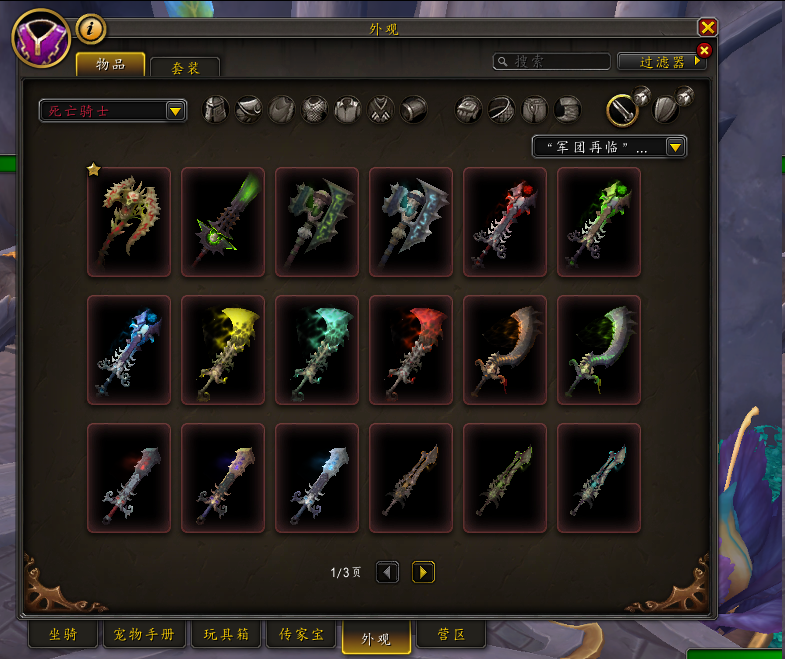Close the 外观 appearance window
The height and width of the screenshot is (659, 785).
pos(708,28)
